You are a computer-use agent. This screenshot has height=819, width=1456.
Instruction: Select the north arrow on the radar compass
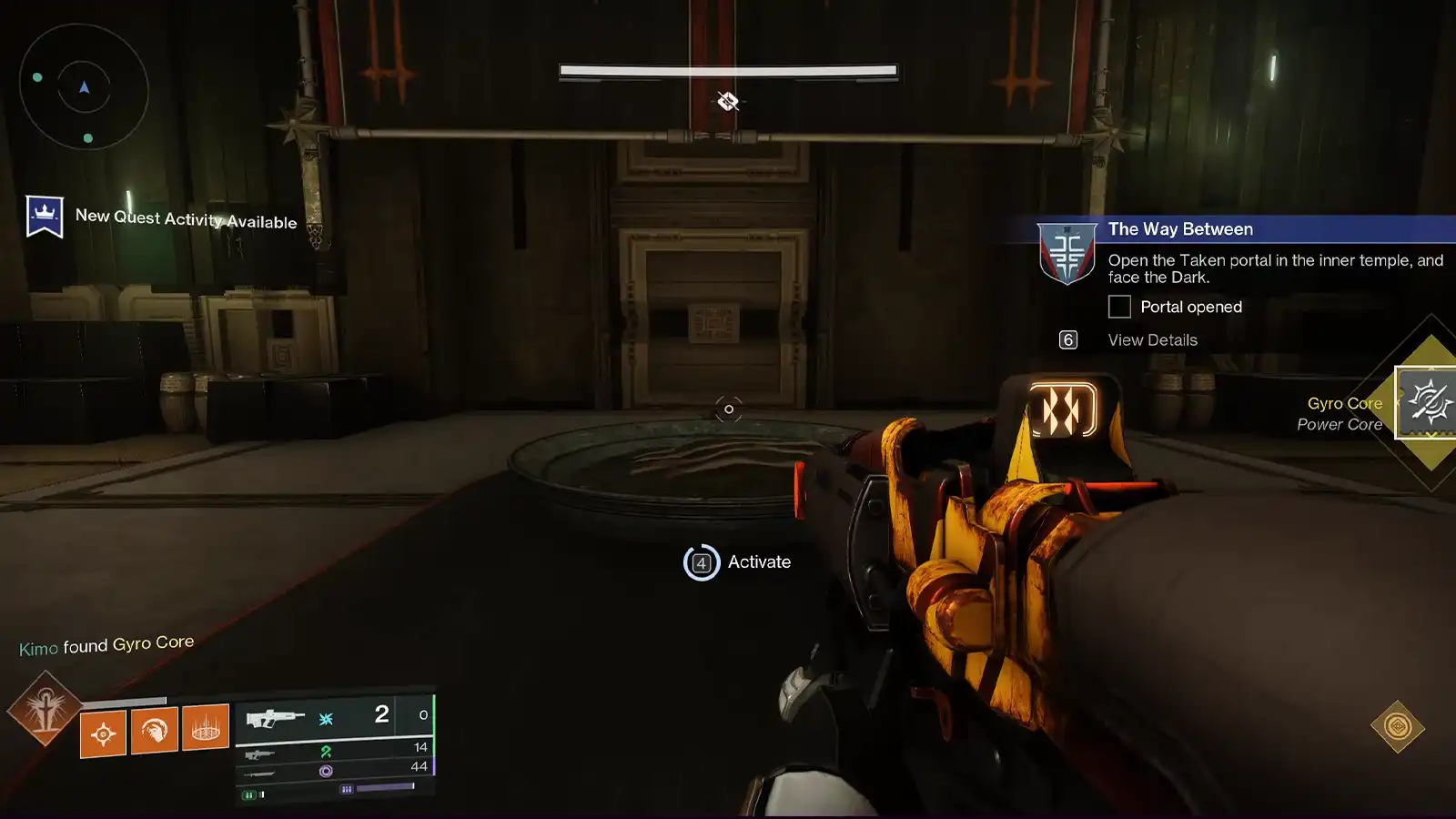(x=83, y=87)
